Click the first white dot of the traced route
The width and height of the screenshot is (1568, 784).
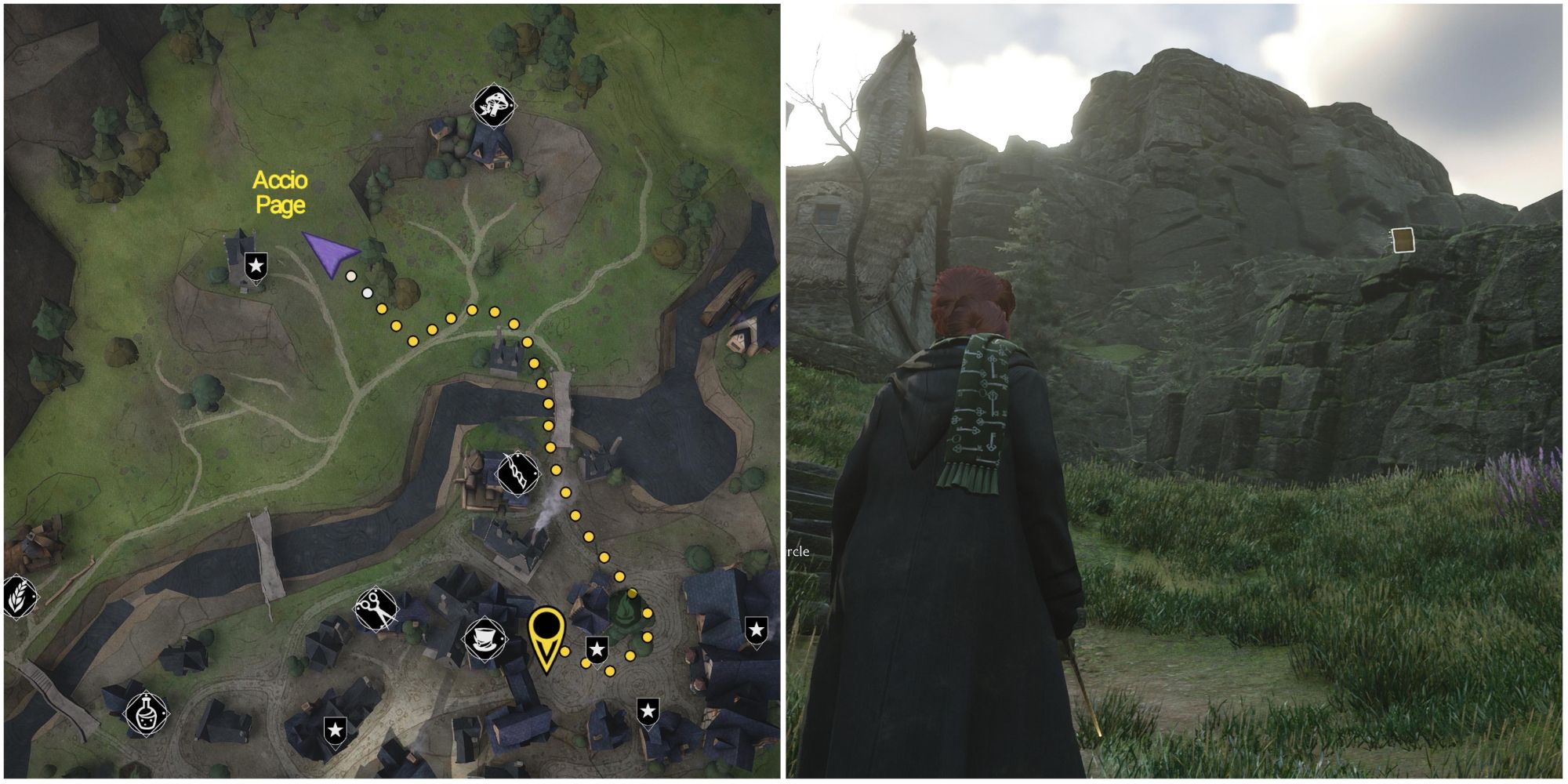pos(351,277)
